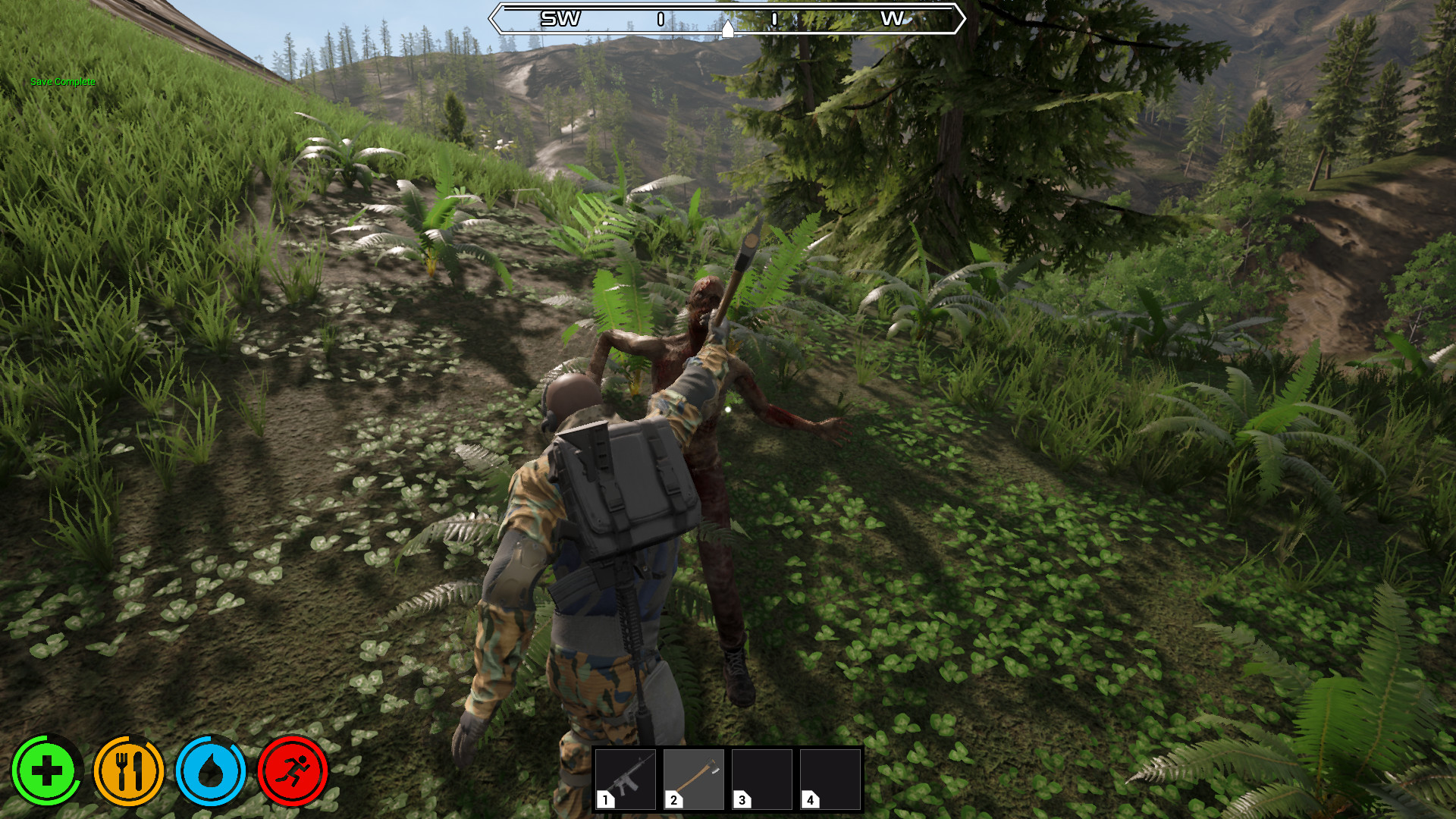Choose the axe in hotbar slot 2
The width and height of the screenshot is (1456, 819).
pos(694,780)
